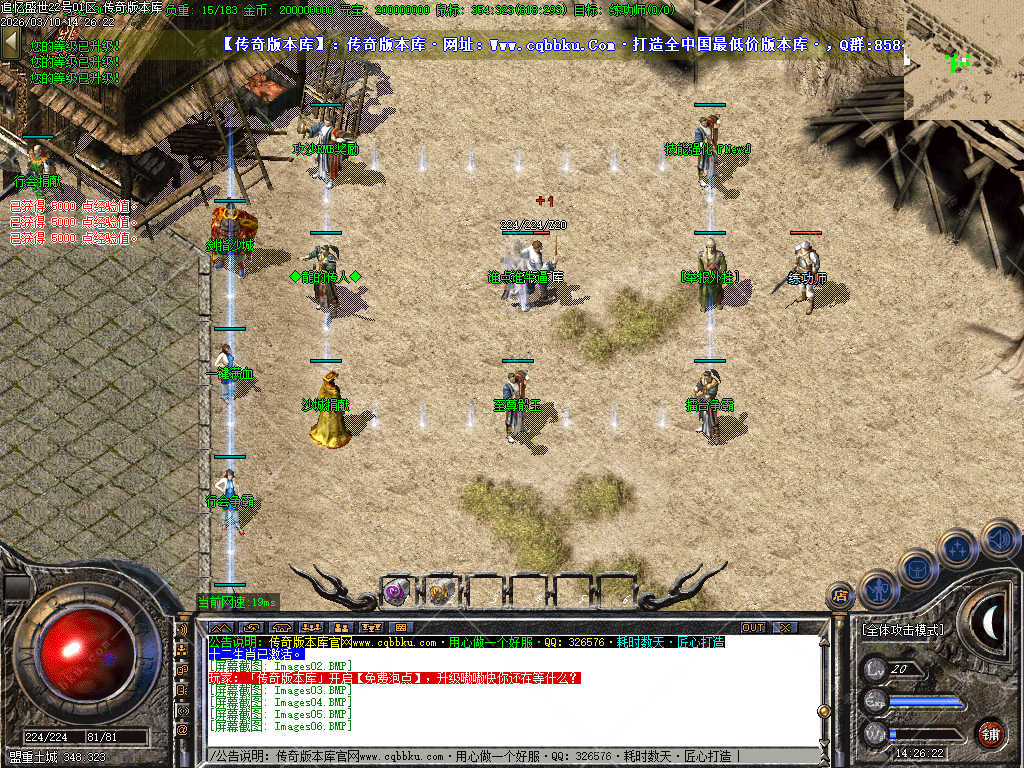Open the @ chat channel button
The image size is (1024, 768).
[183, 731]
